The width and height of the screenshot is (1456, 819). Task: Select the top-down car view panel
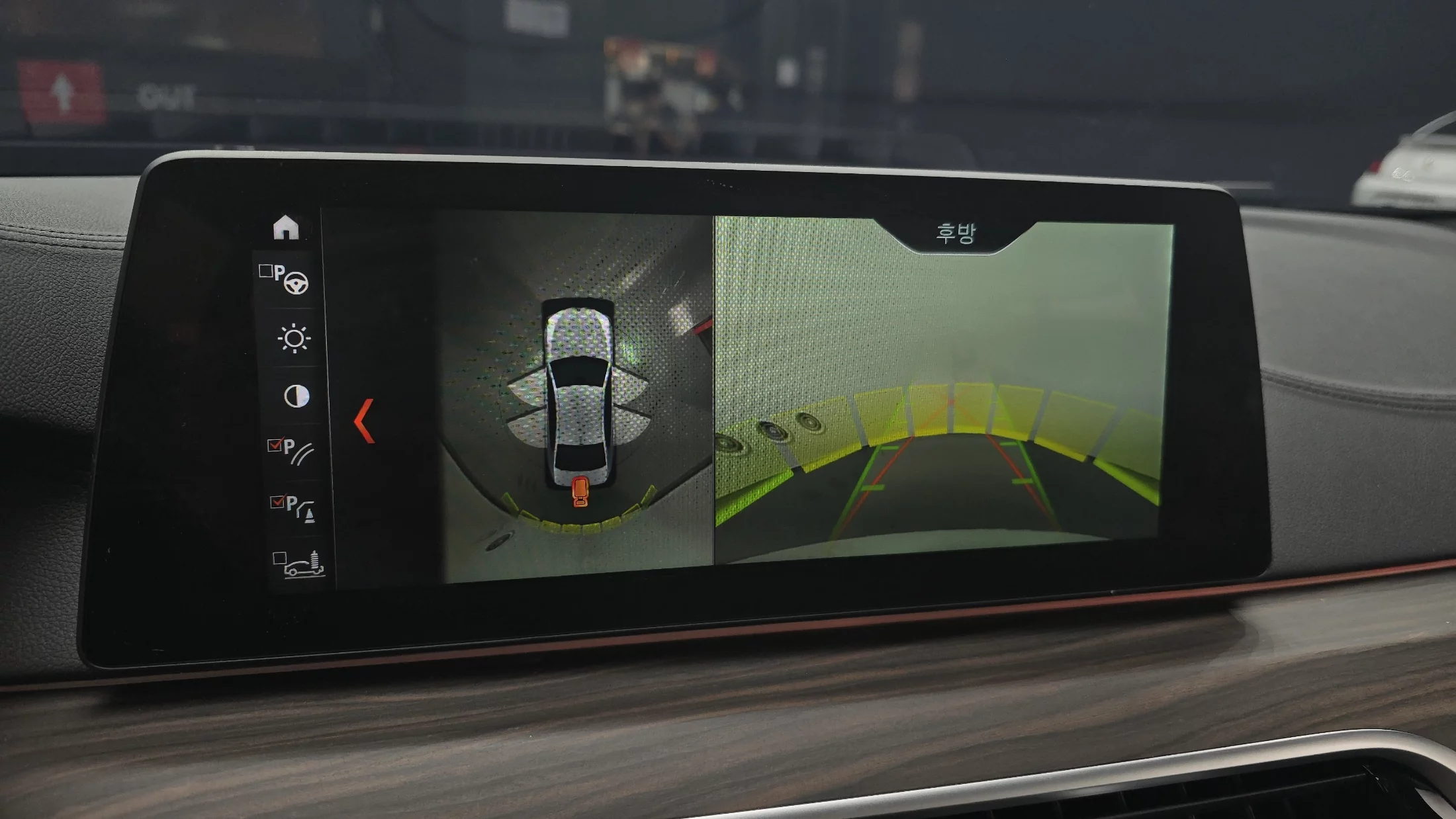[x=578, y=397]
